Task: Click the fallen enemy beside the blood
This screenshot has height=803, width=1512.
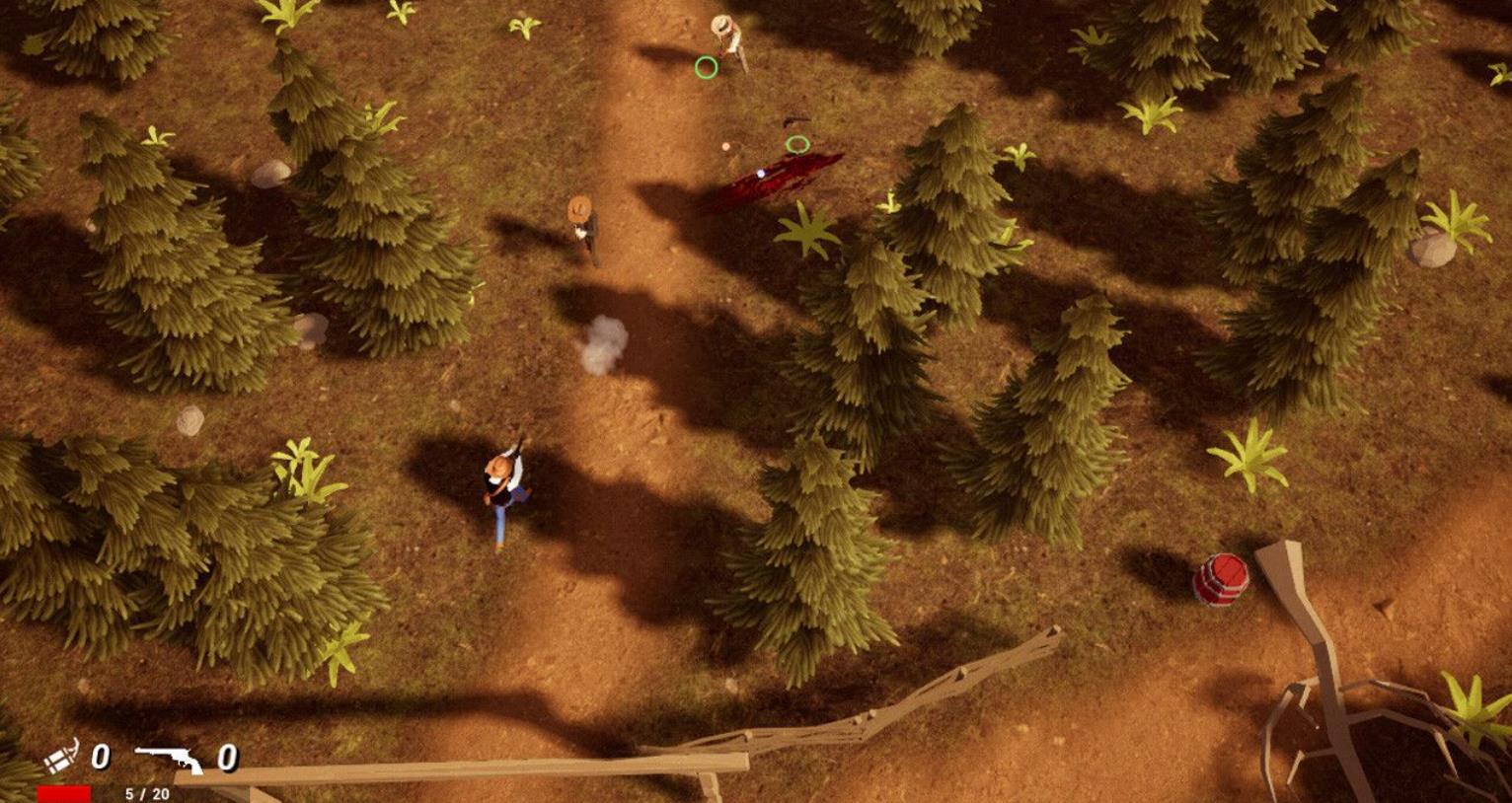Action: (796, 120)
